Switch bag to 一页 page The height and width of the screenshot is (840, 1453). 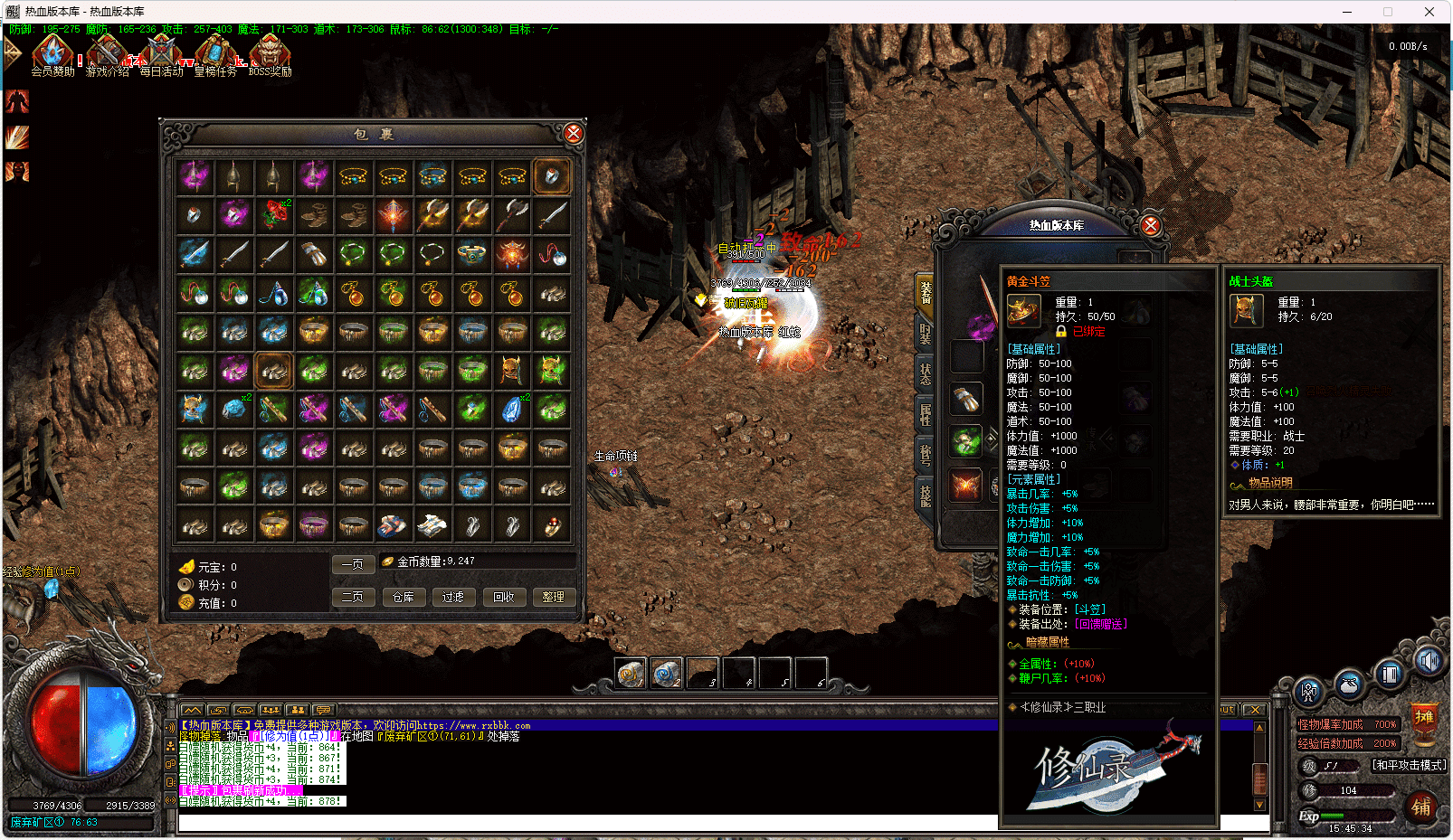tap(353, 564)
